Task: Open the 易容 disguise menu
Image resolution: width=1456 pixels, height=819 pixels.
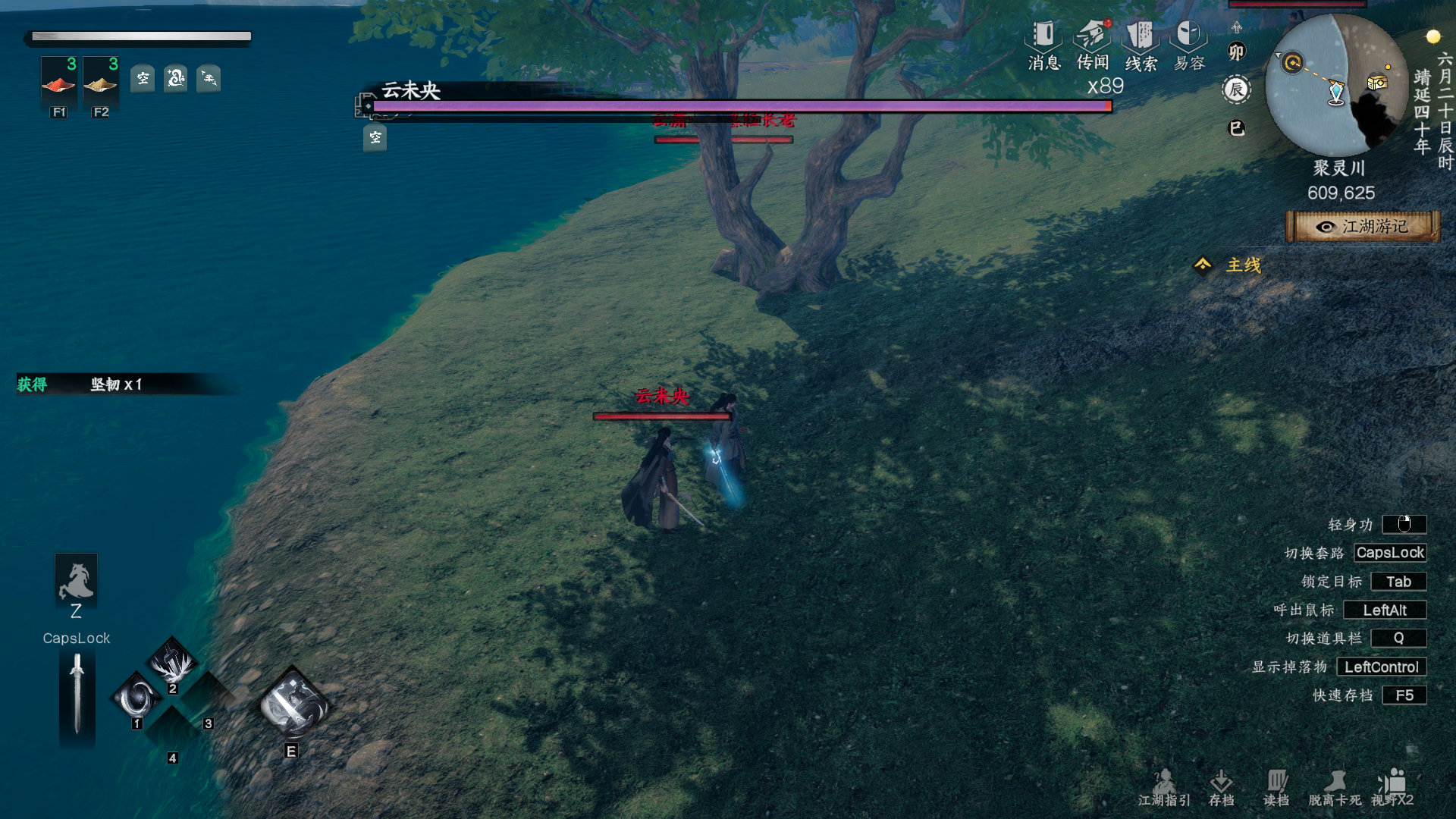Action: 1188,45
